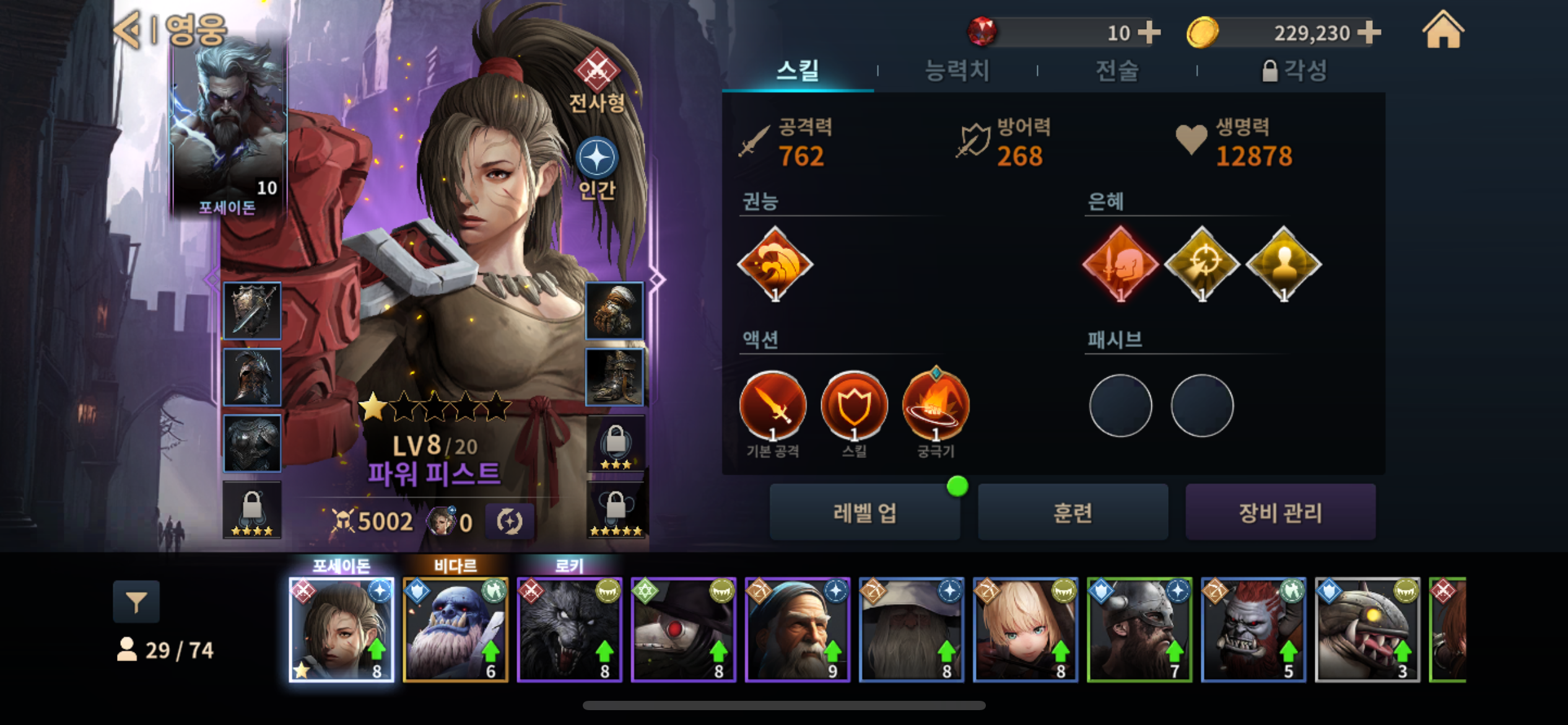Select the 로키 wolf hero portrait
The image size is (1568, 725).
point(569,629)
